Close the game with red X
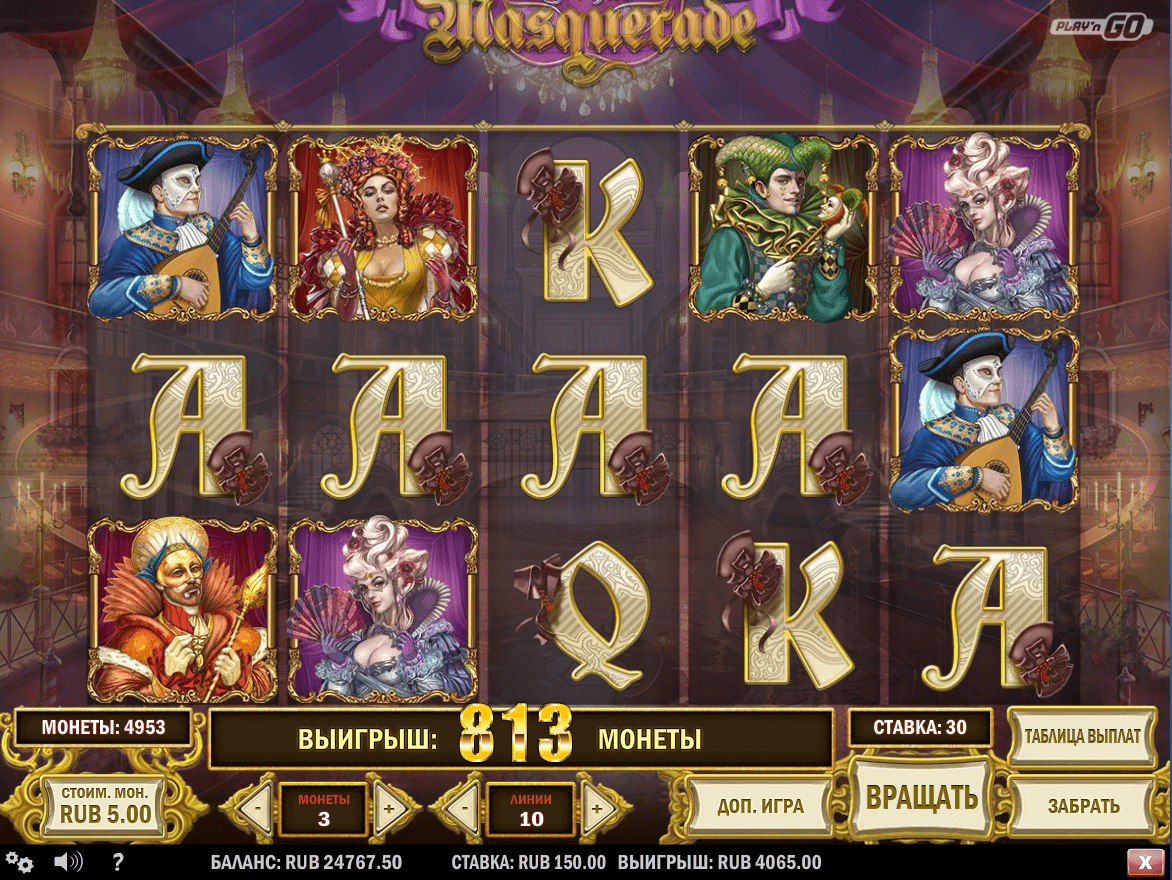This screenshot has height=880, width=1172. 1144,862
